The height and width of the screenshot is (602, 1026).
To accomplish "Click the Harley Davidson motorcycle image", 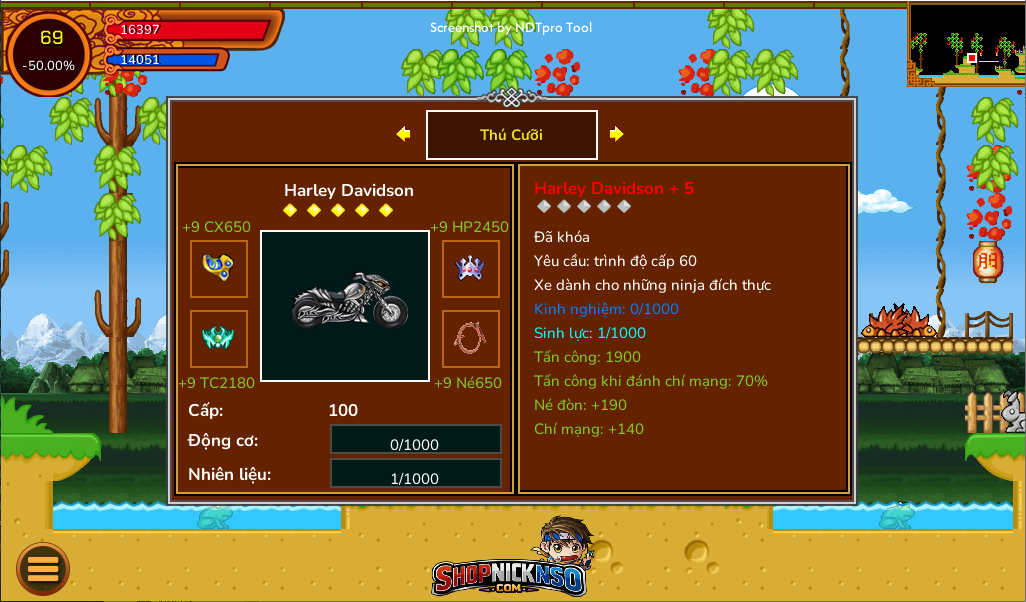I will (345, 306).
